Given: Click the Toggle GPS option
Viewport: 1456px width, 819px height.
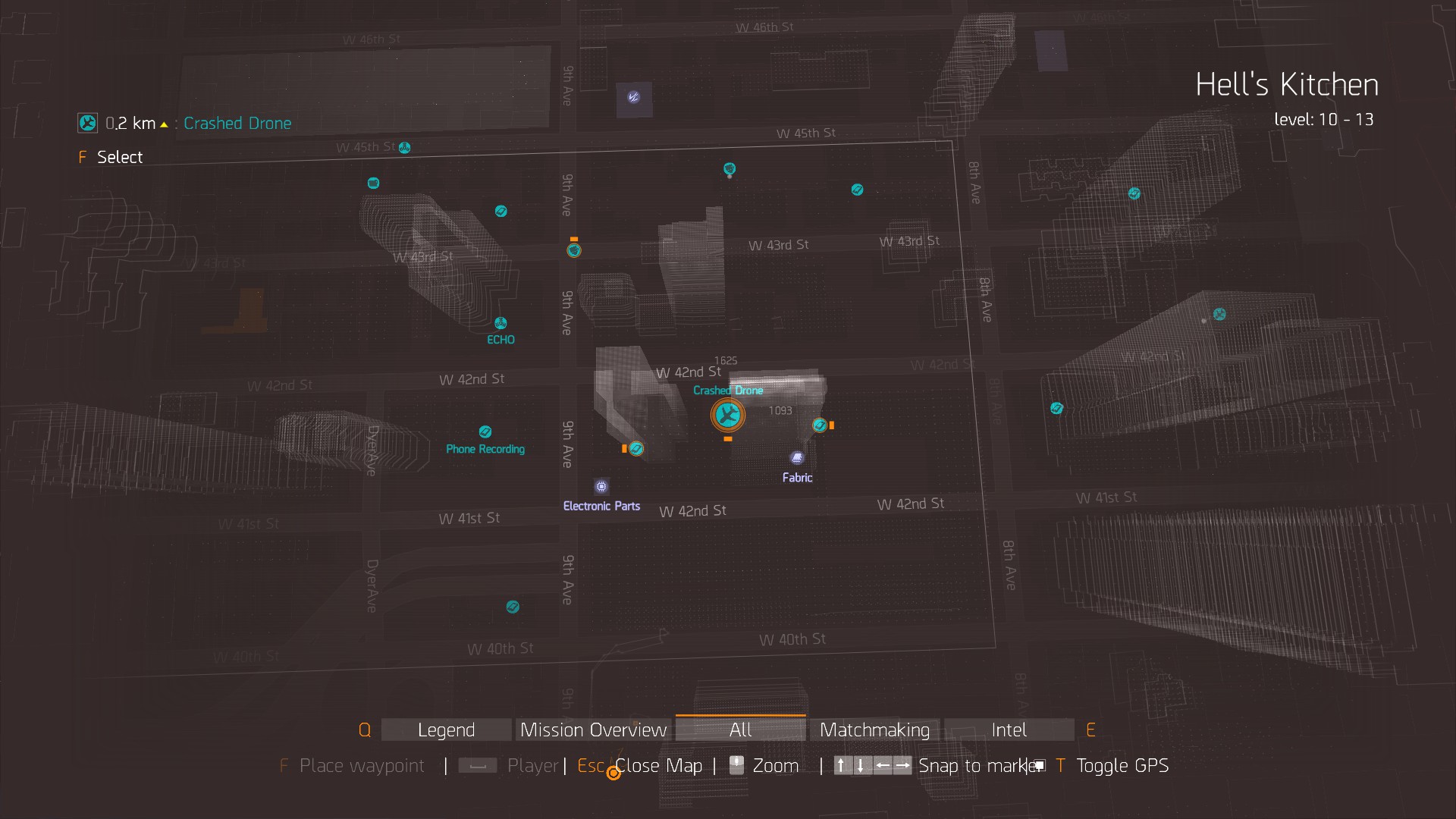Looking at the screenshot, I should click(1122, 766).
